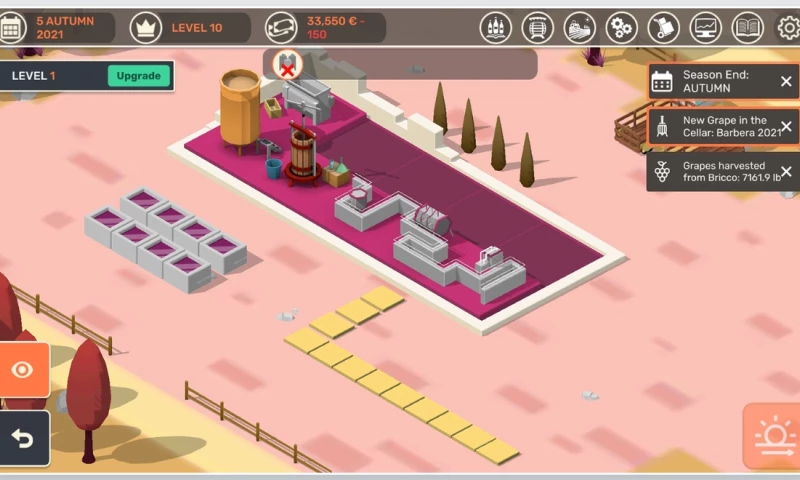Open the gears production menu
800x480 pixels.
(x=621, y=28)
